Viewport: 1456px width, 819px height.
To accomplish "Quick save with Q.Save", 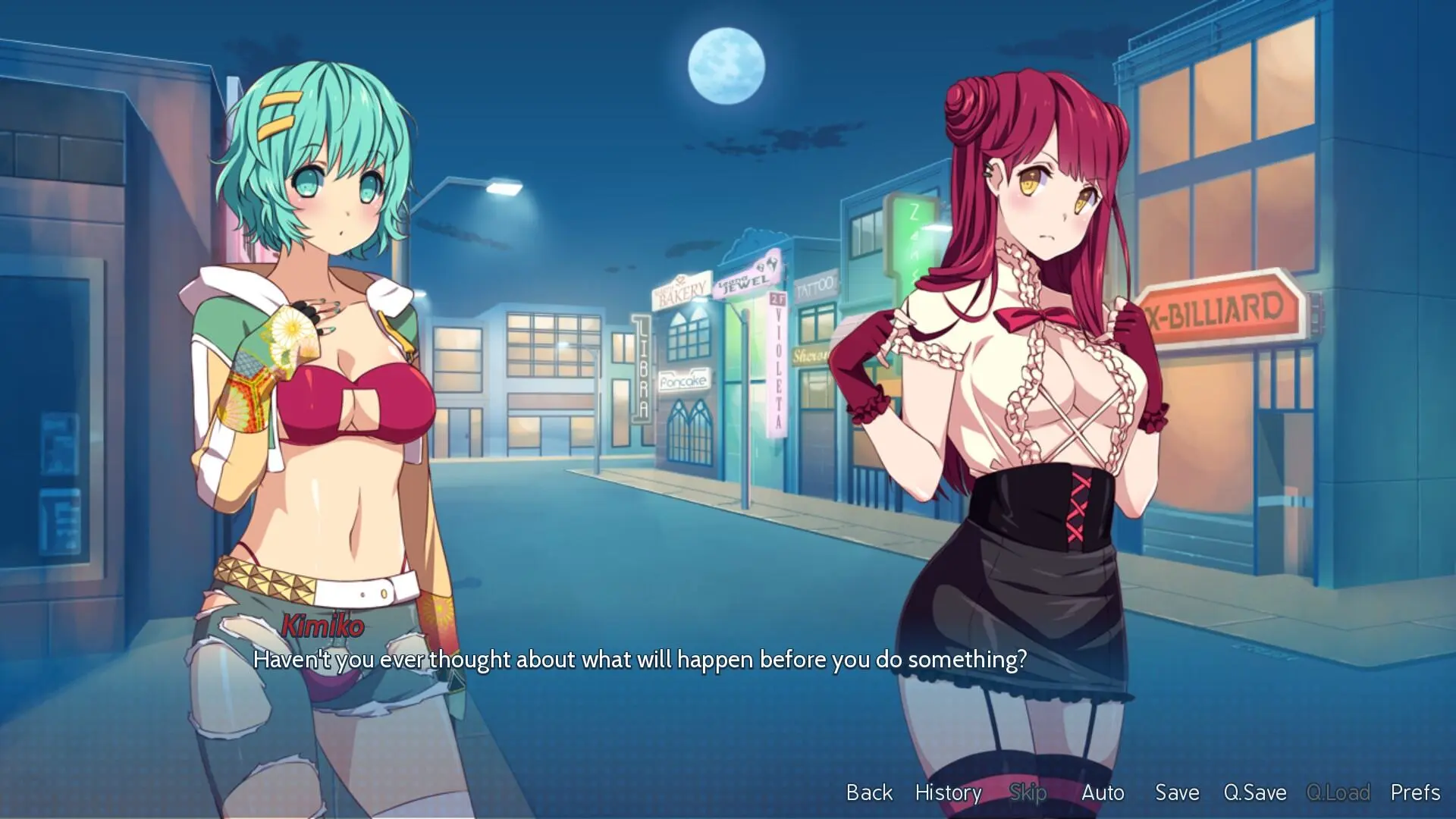I will click(1255, 792).
